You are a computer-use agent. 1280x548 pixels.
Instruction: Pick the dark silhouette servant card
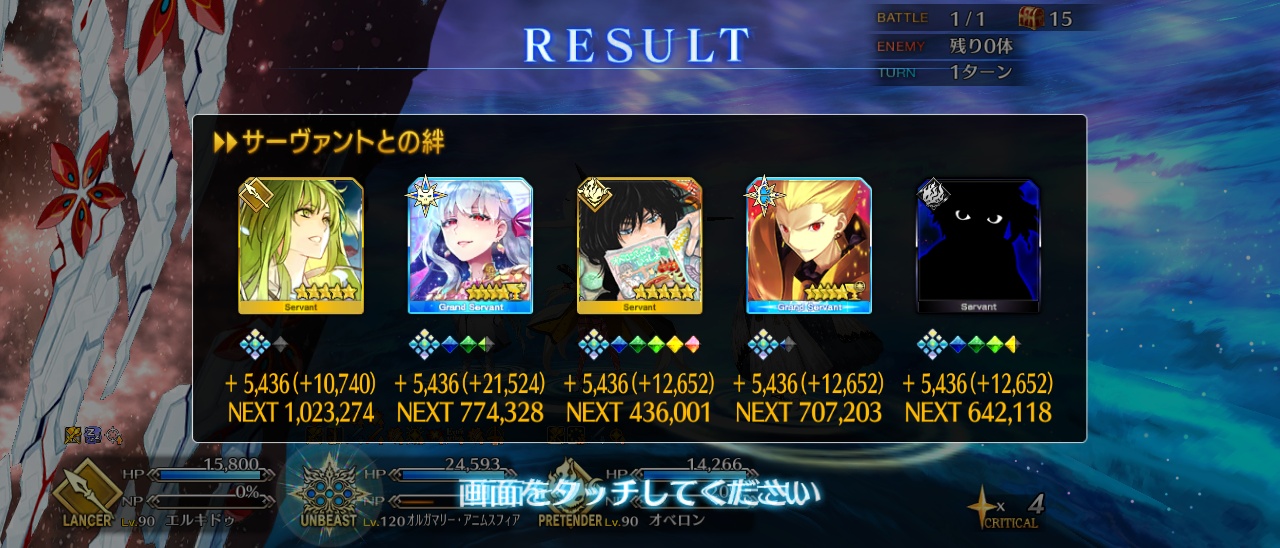(978, 246)
